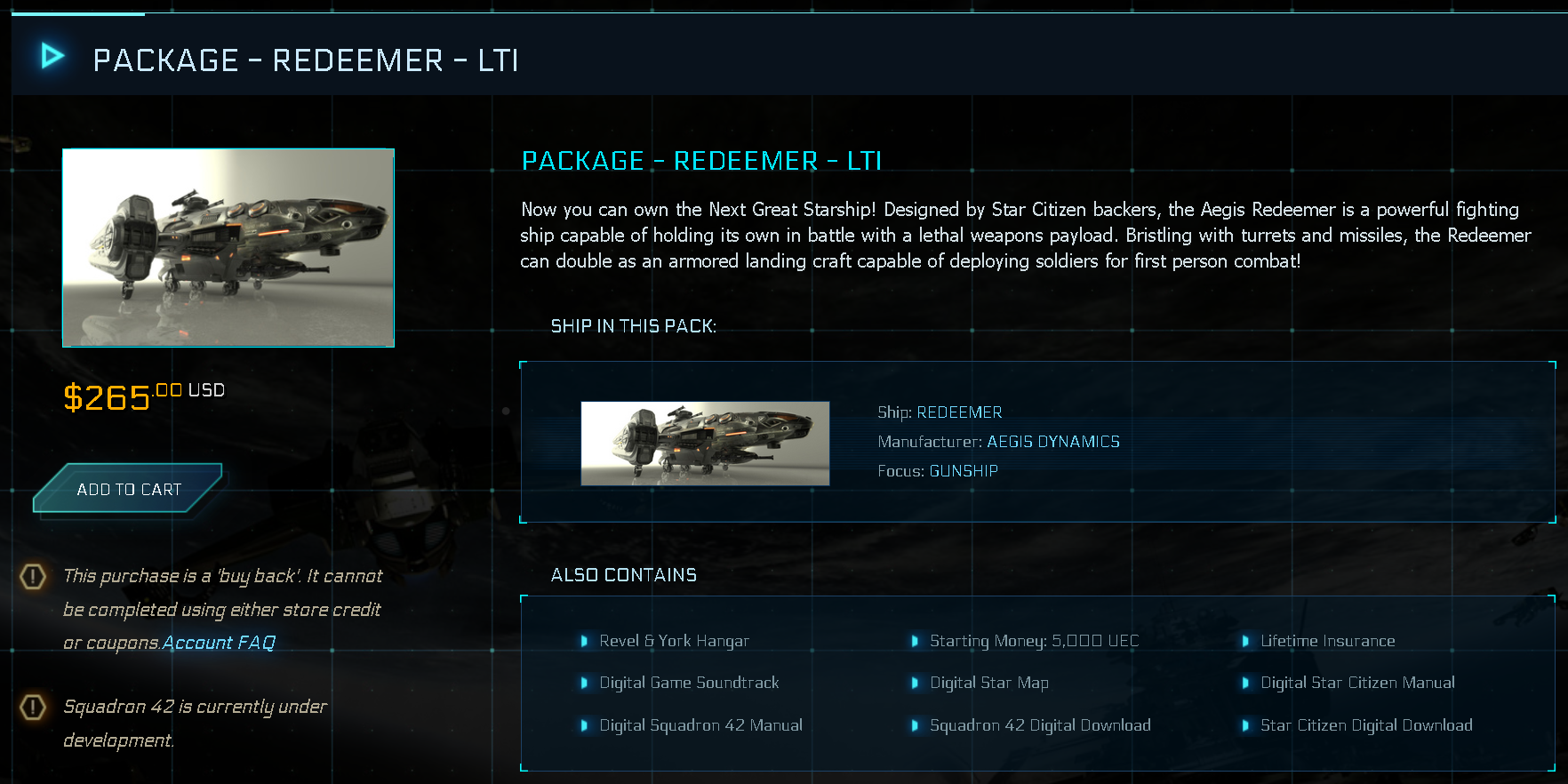The width and height of the screenshot is (1568, 784).
Task: Select the REDEEMER ship name link
Action: coord(959,412)
